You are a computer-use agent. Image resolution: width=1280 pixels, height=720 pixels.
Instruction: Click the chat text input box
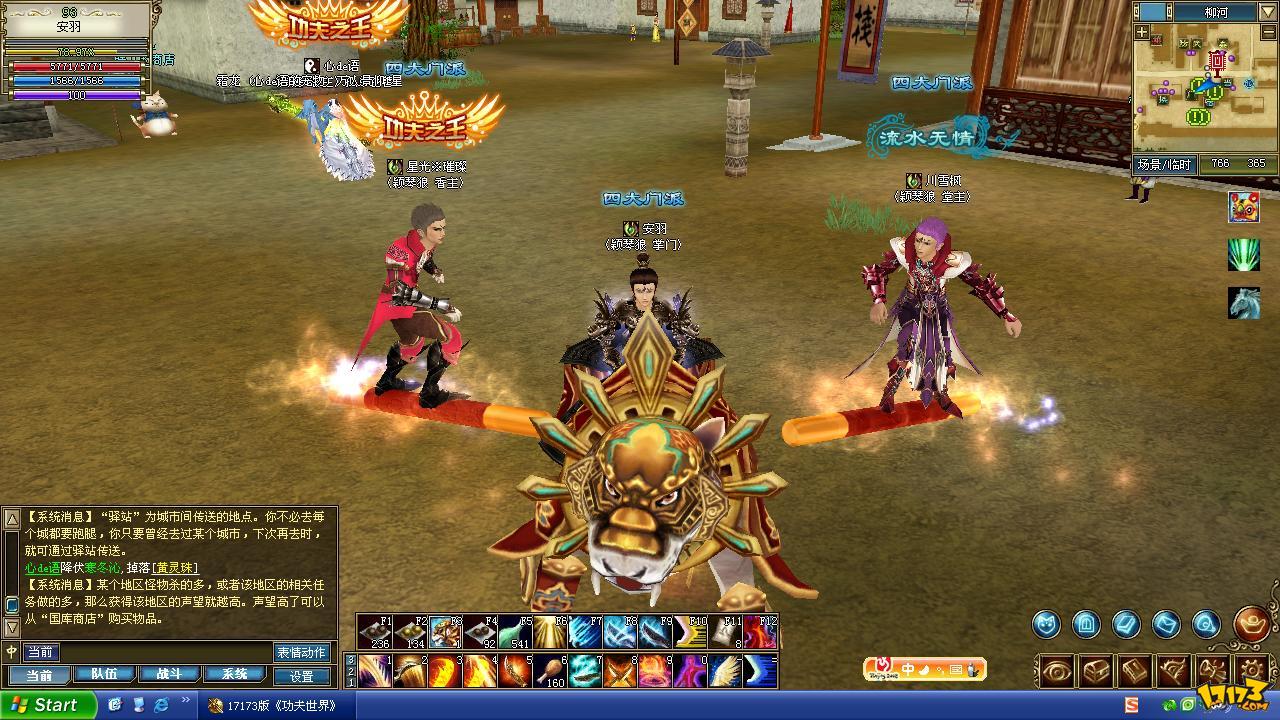(x=160, y=652)
